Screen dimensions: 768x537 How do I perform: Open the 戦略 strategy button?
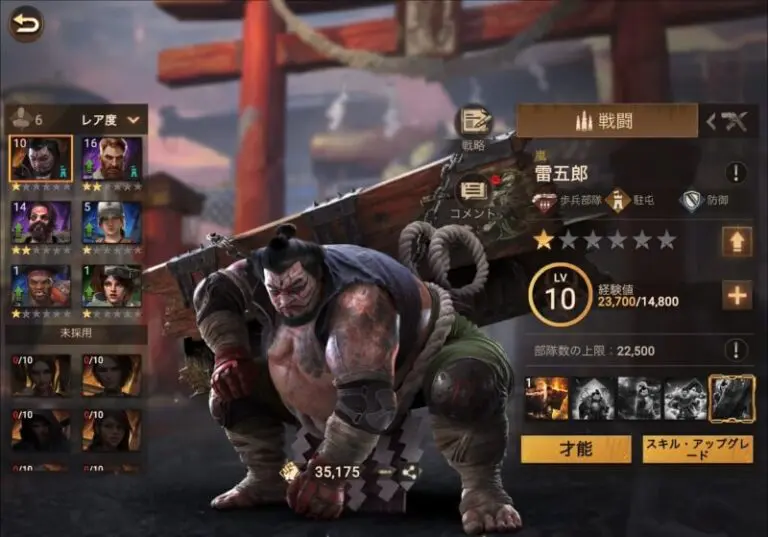coord(473,124)
